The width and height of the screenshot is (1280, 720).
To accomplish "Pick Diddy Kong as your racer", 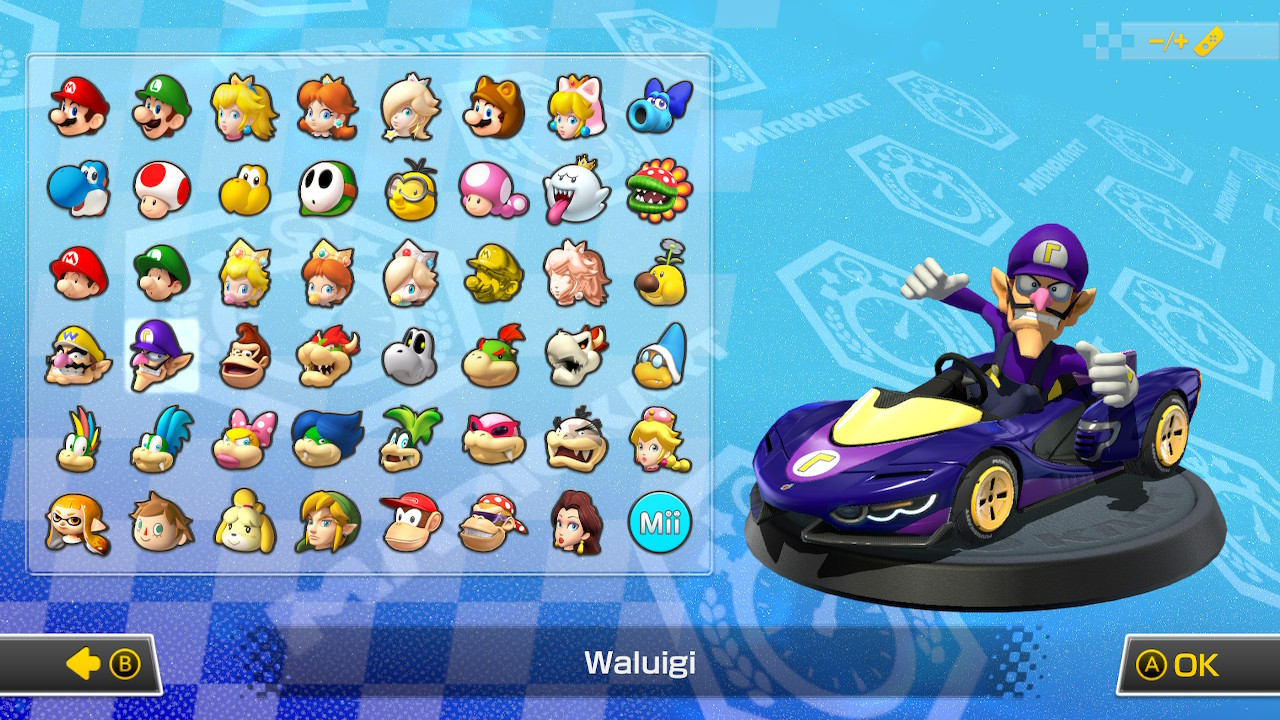I will tap(408, 520).
